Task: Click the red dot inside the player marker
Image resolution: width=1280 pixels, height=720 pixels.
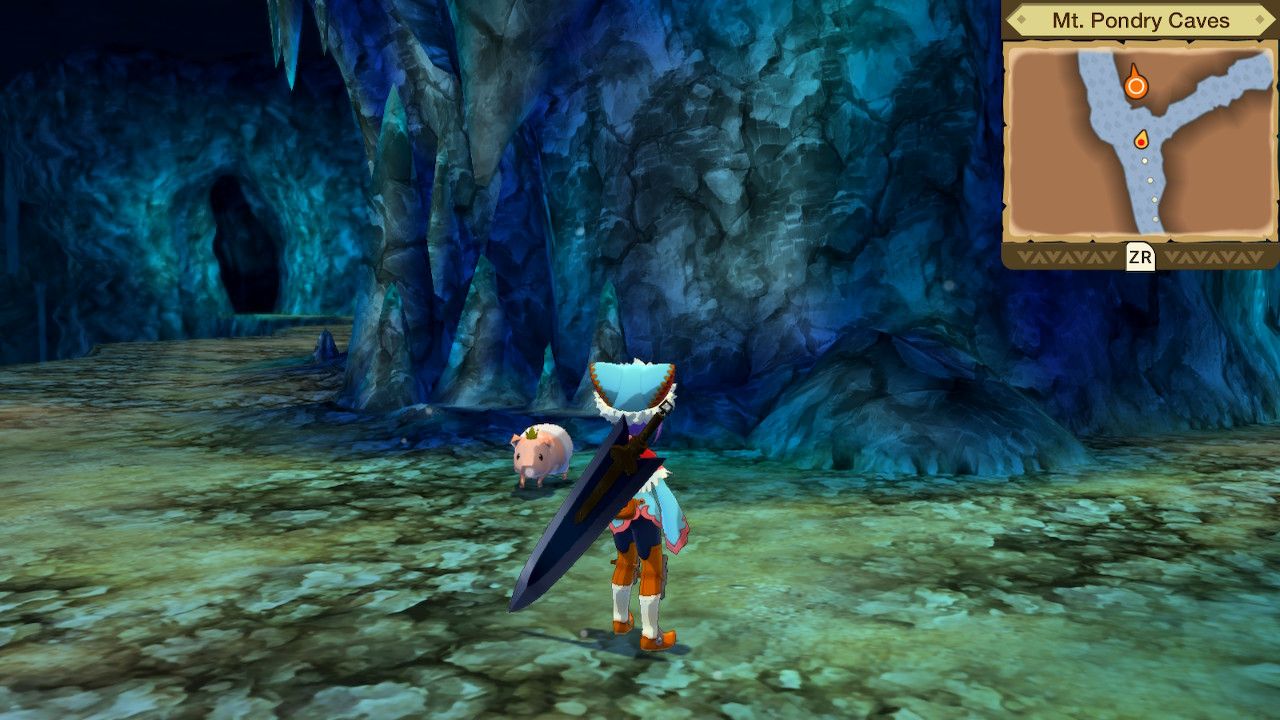Action: click(1141, 144)
